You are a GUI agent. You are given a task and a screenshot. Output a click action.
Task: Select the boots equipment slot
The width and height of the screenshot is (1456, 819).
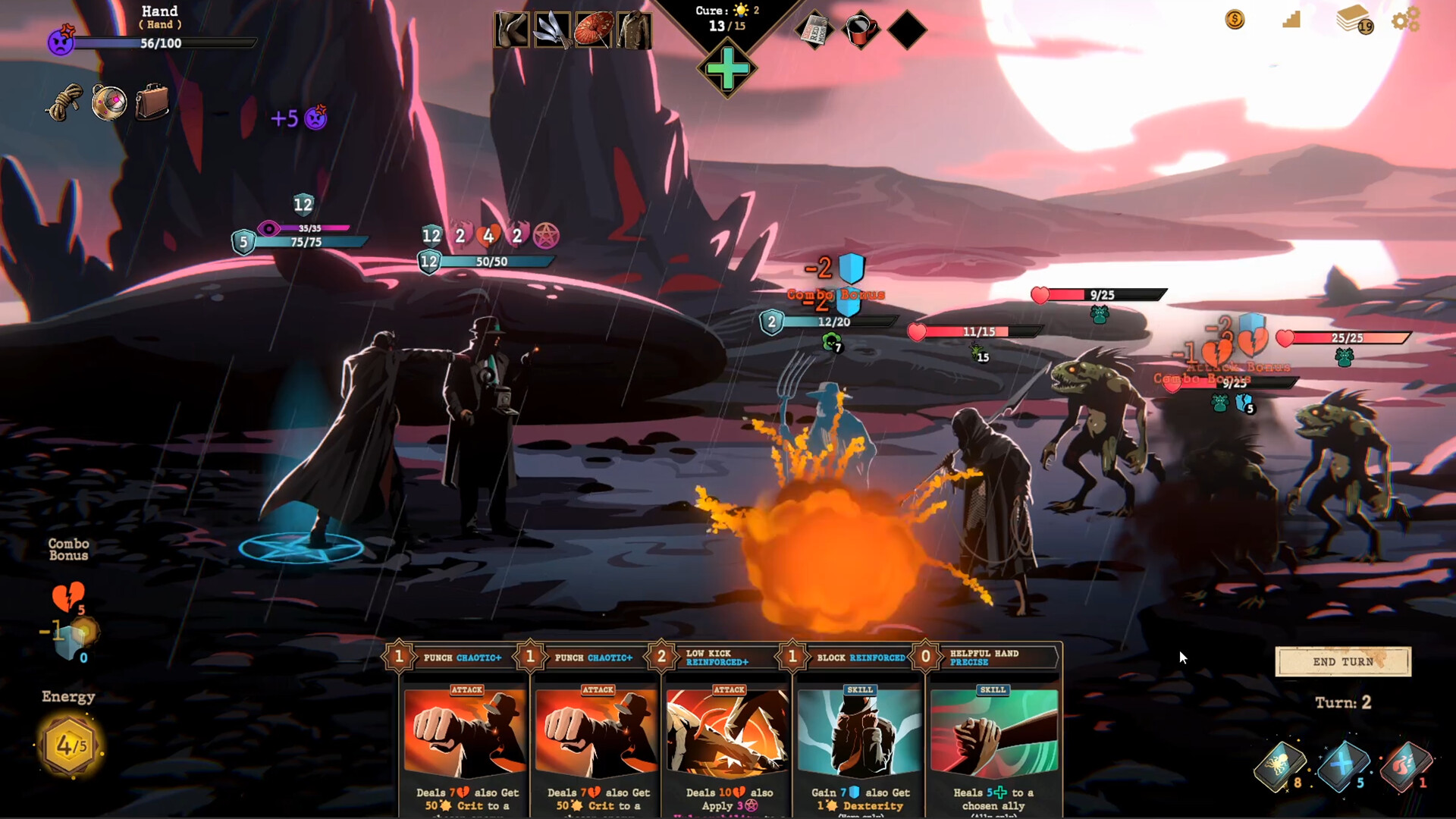point(512,31)
